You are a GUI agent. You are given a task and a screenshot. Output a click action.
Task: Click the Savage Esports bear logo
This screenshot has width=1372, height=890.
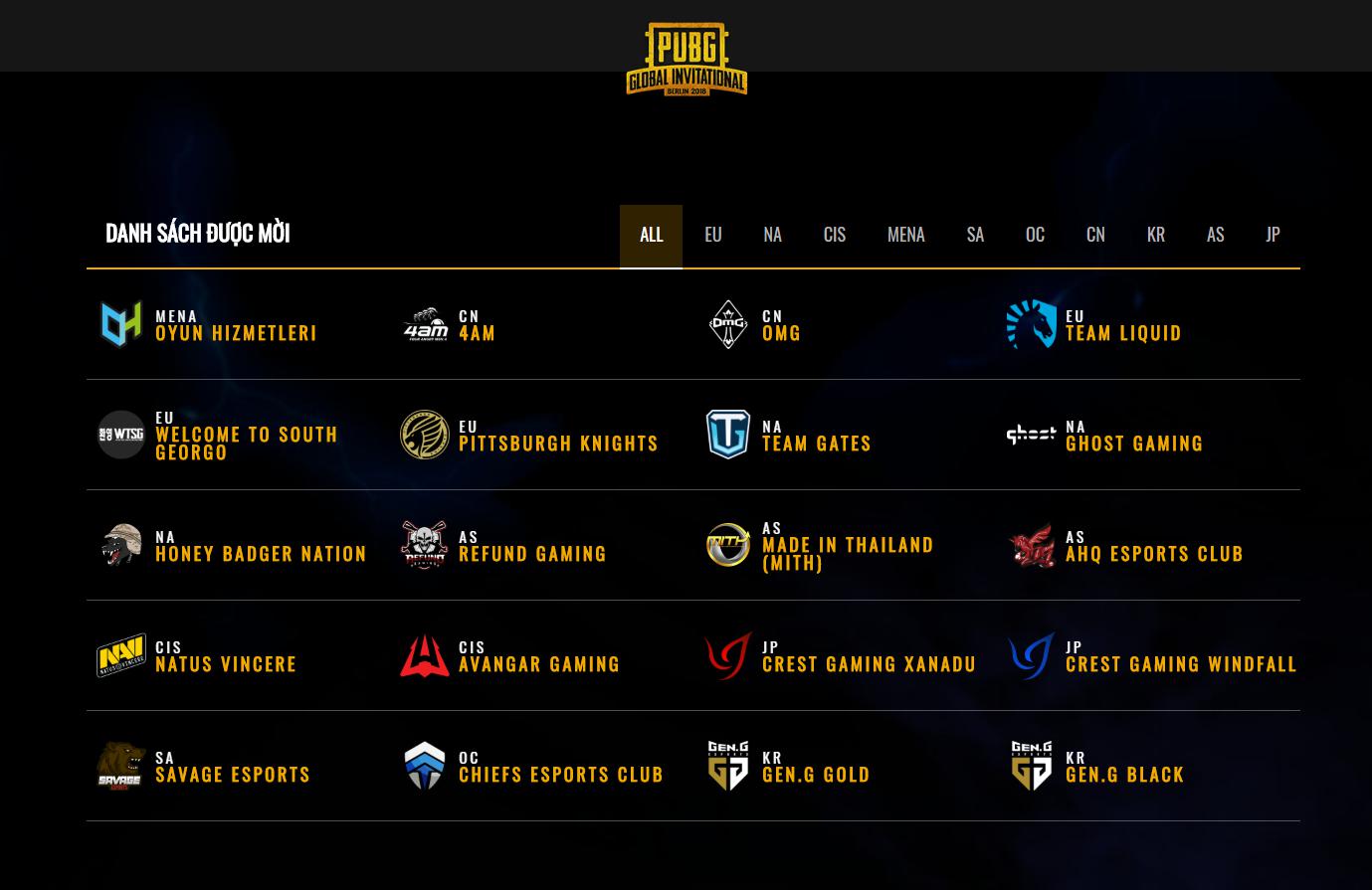point(121,766)
